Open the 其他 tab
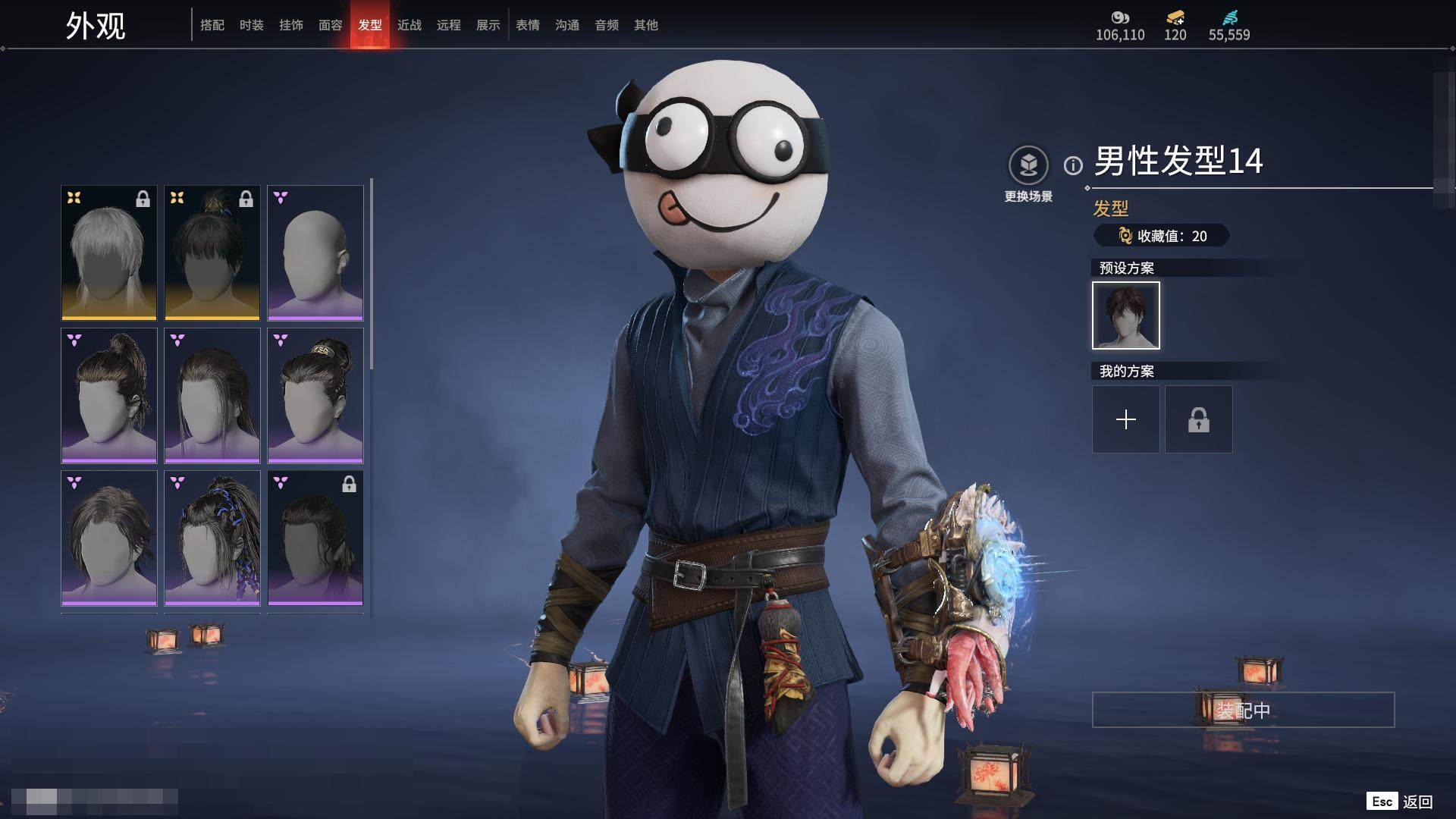This screenshot has width=1456, height=819. tap(646, 25)
